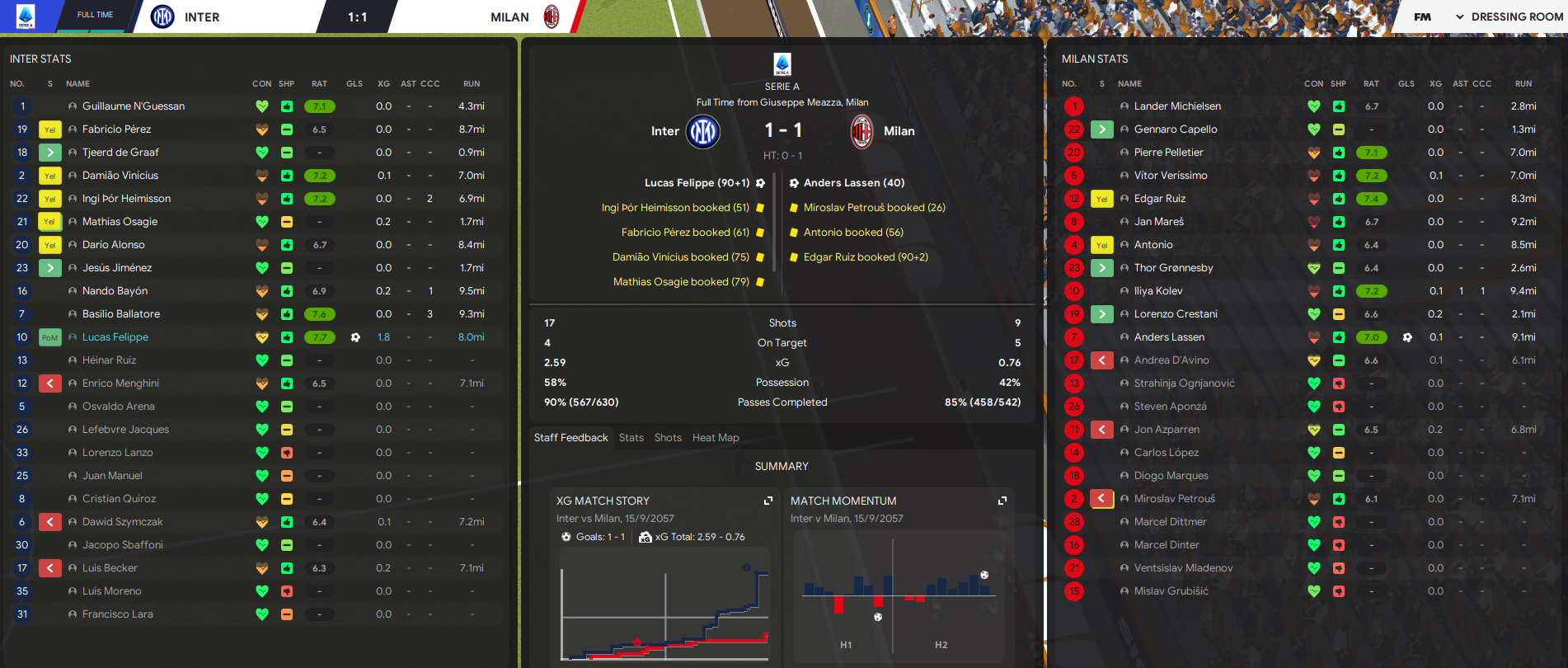Select Edgar Ruiz in Milan stats
1568x668 pixels.
coord(1160,199)
